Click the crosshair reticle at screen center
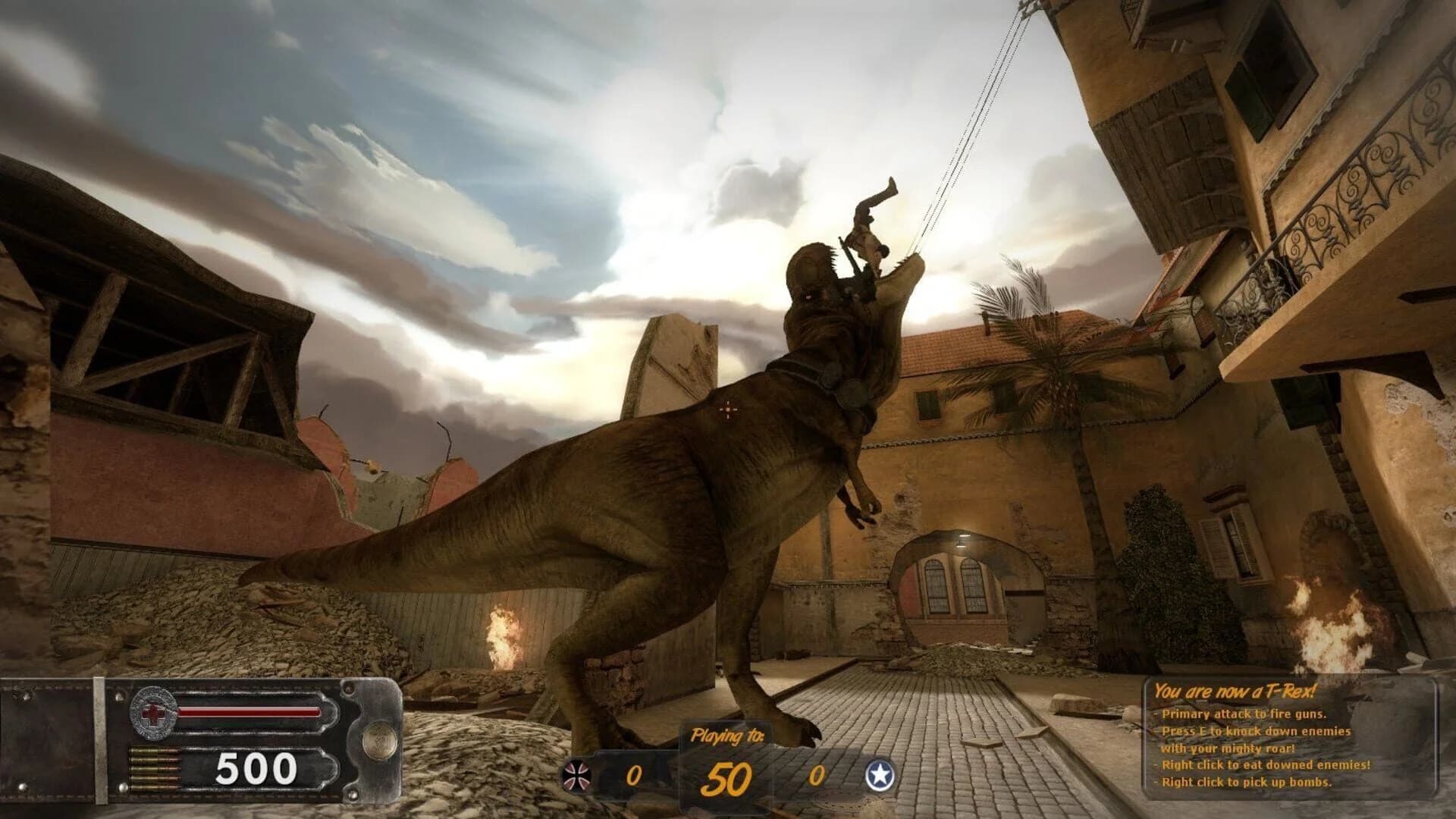Screen dimensions: 1456x819 point(727,409)
